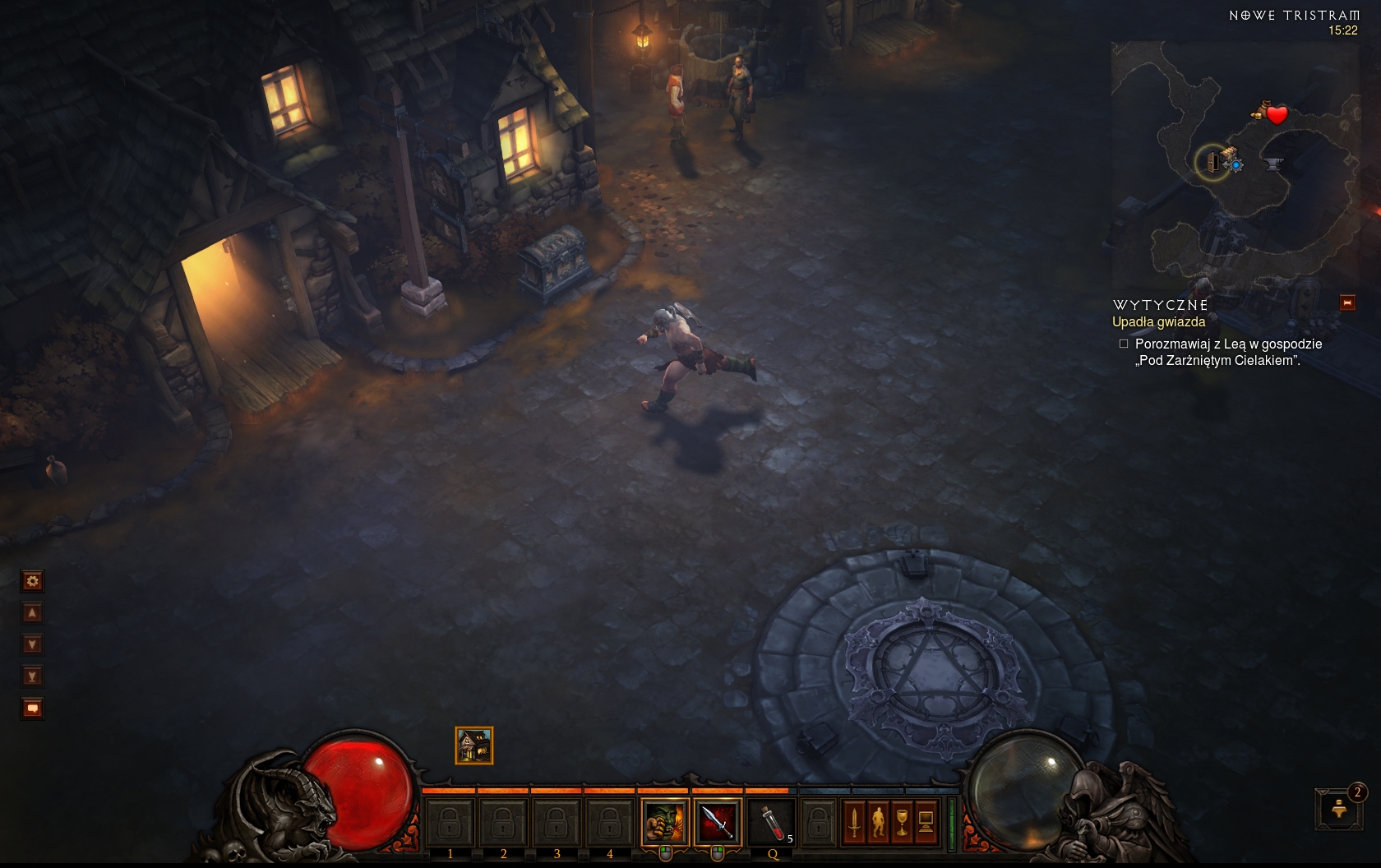Click the town house buff icon

[x=474, y=746]
